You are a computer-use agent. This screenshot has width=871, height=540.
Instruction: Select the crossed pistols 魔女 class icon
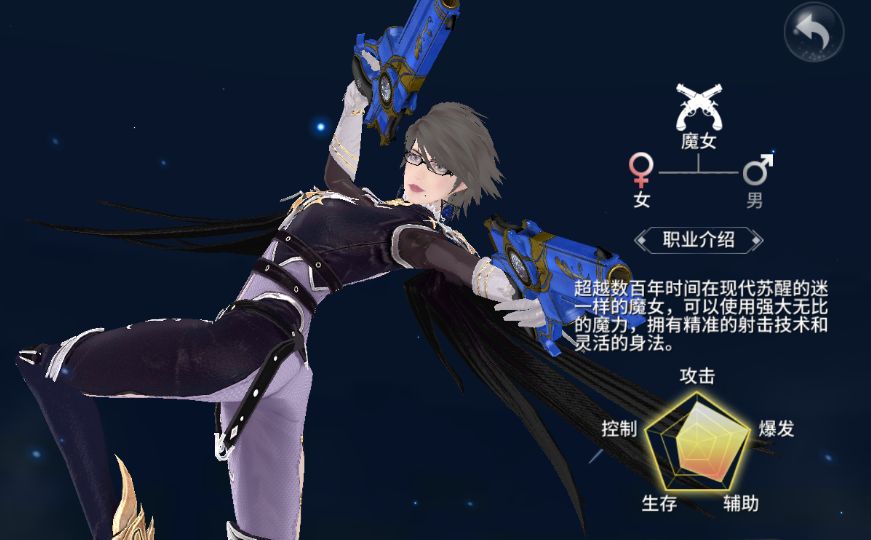(699, 107)
